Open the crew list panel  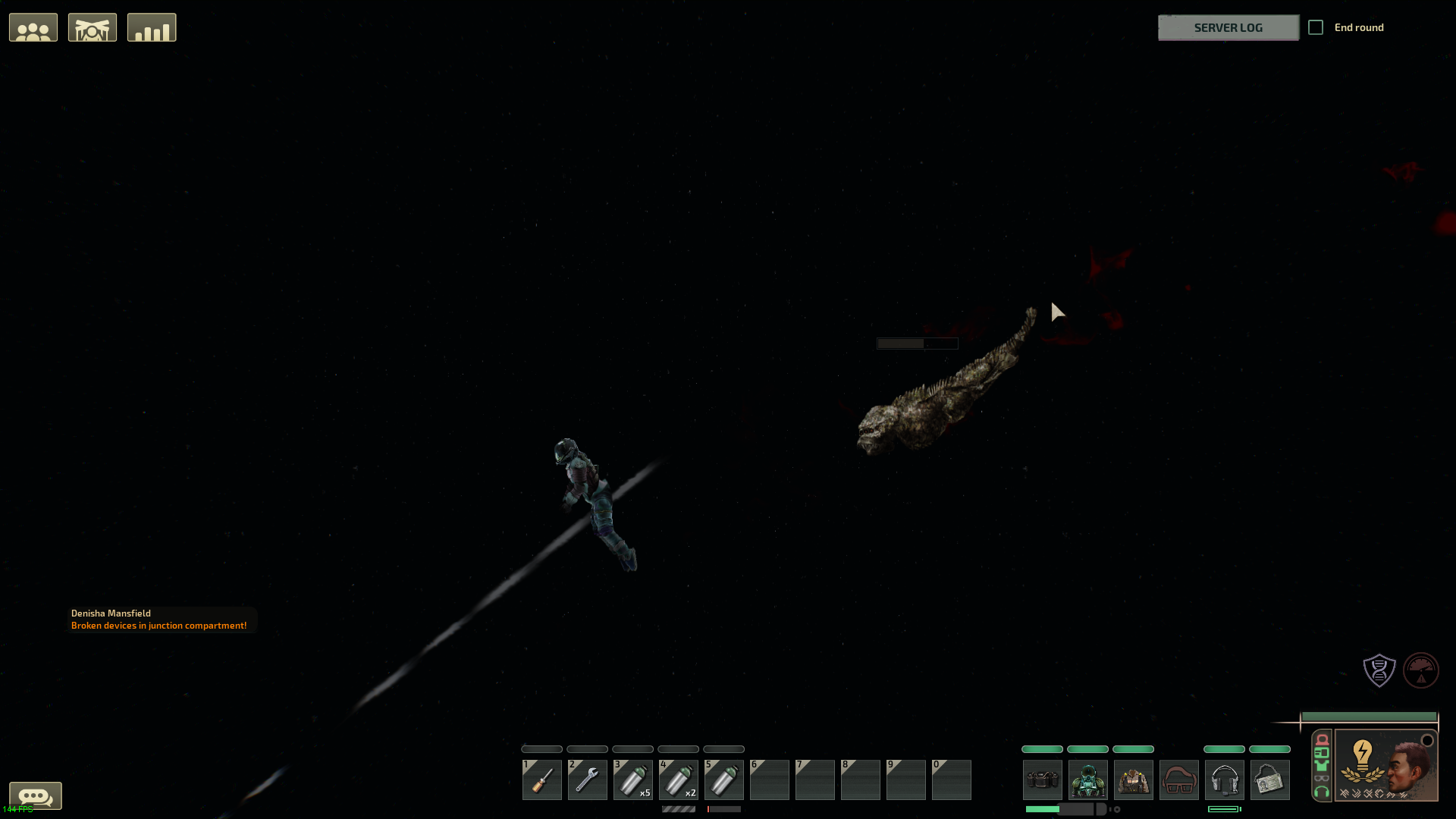pos(33,27)
